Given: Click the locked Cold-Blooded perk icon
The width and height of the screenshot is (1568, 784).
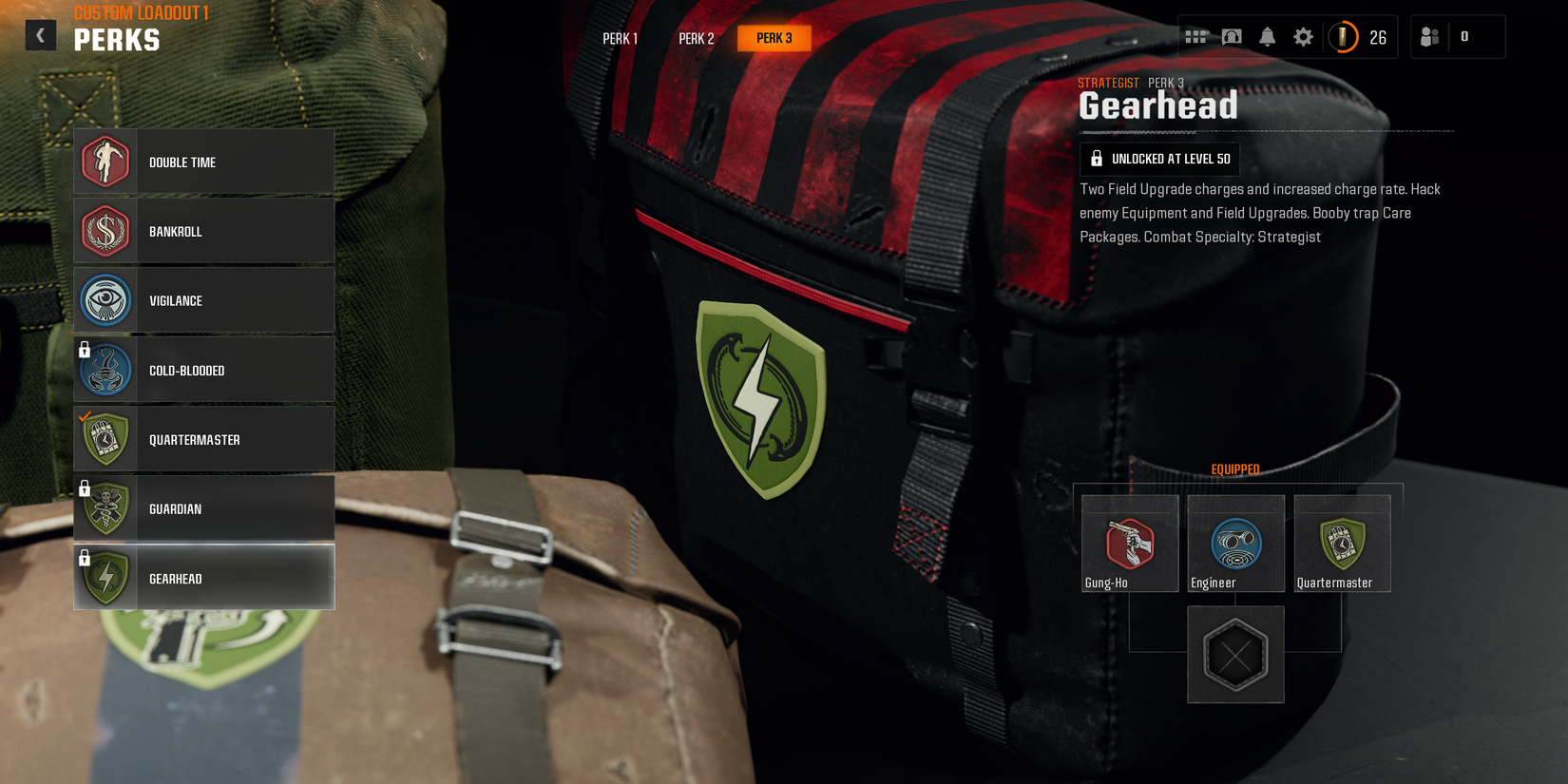Looking at the screenshot, I should tap(105, 370).
